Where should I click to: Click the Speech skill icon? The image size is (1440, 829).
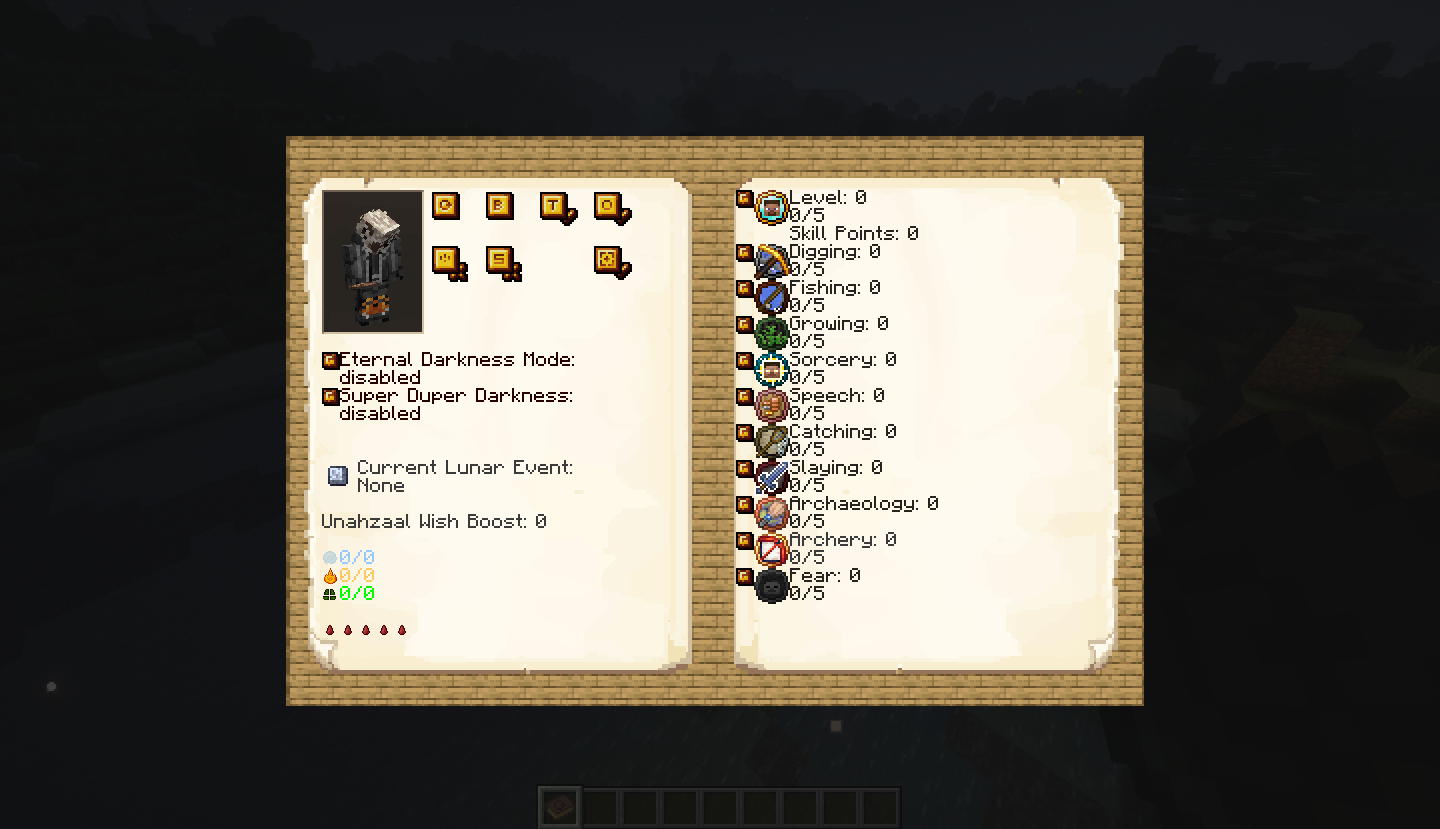tap(772, 406)
